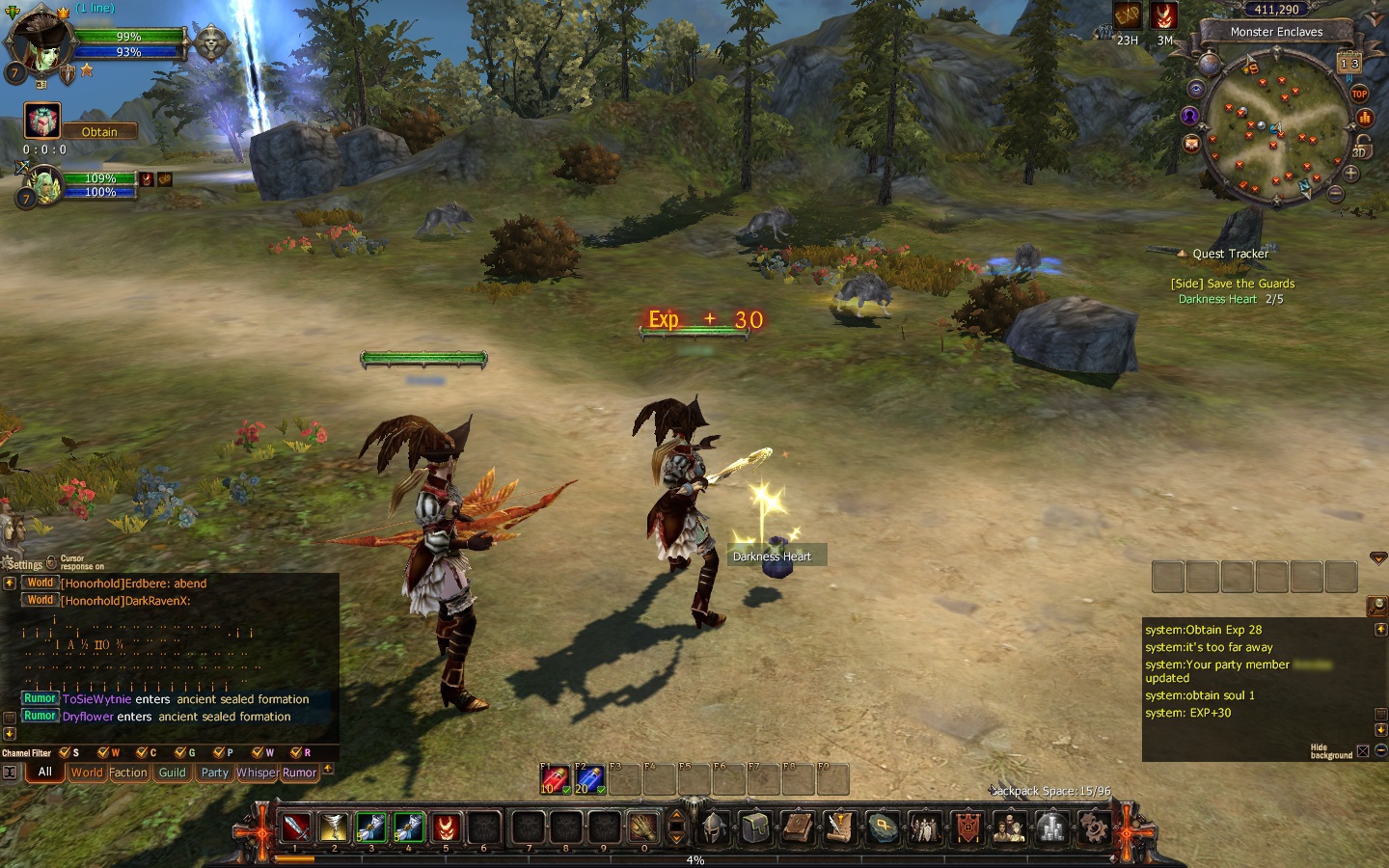This screenshot has height=868, width=1389.
Task: Open the TOP rankings button
Action: [1359, 94]
